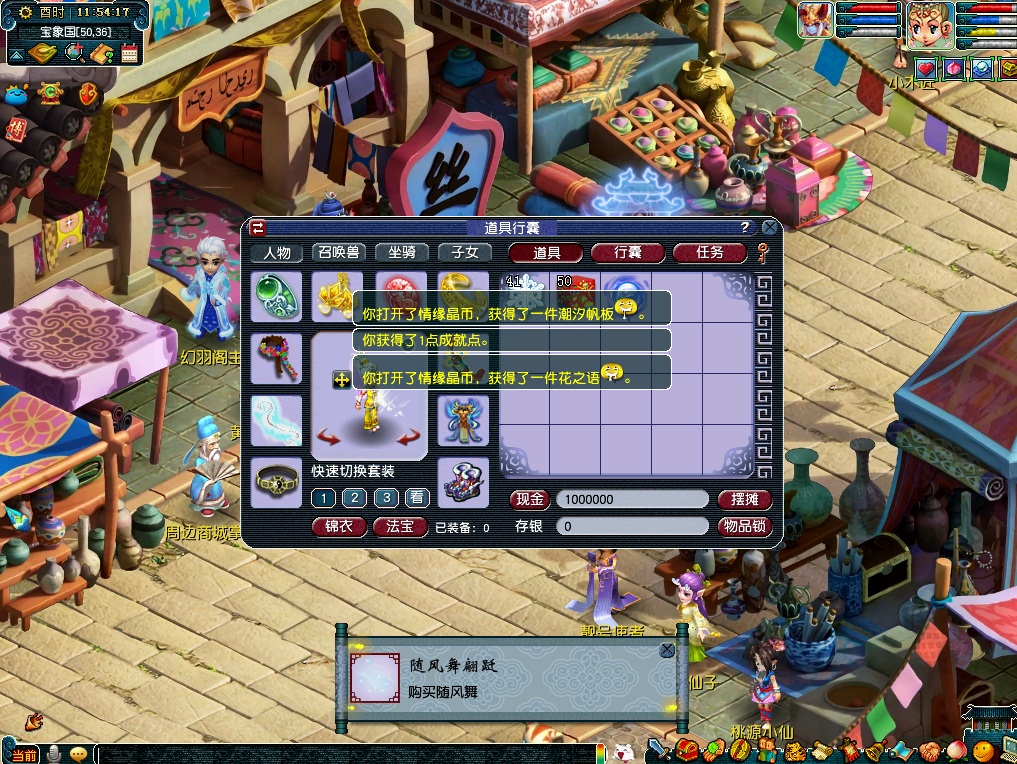Open the 法宝 treasure panel
1017x764 pixels.
tap(400, 526)
